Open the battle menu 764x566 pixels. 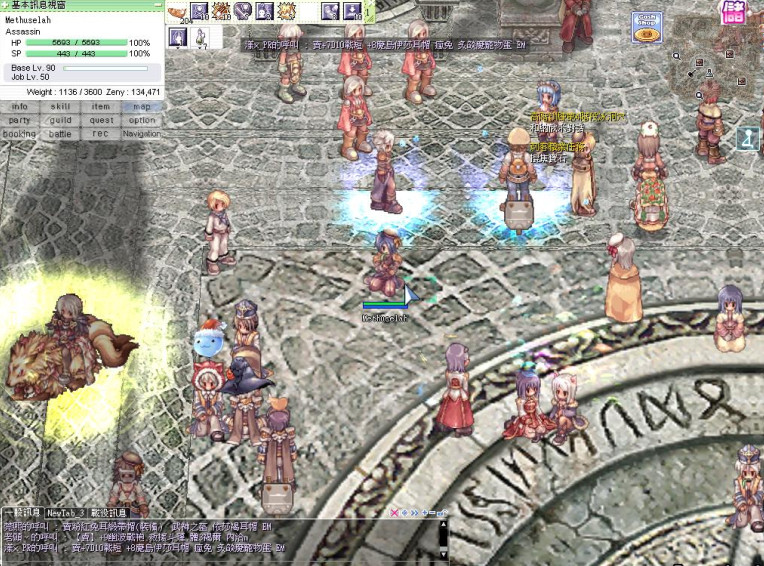pyautogui.click(x=60, y=134)
